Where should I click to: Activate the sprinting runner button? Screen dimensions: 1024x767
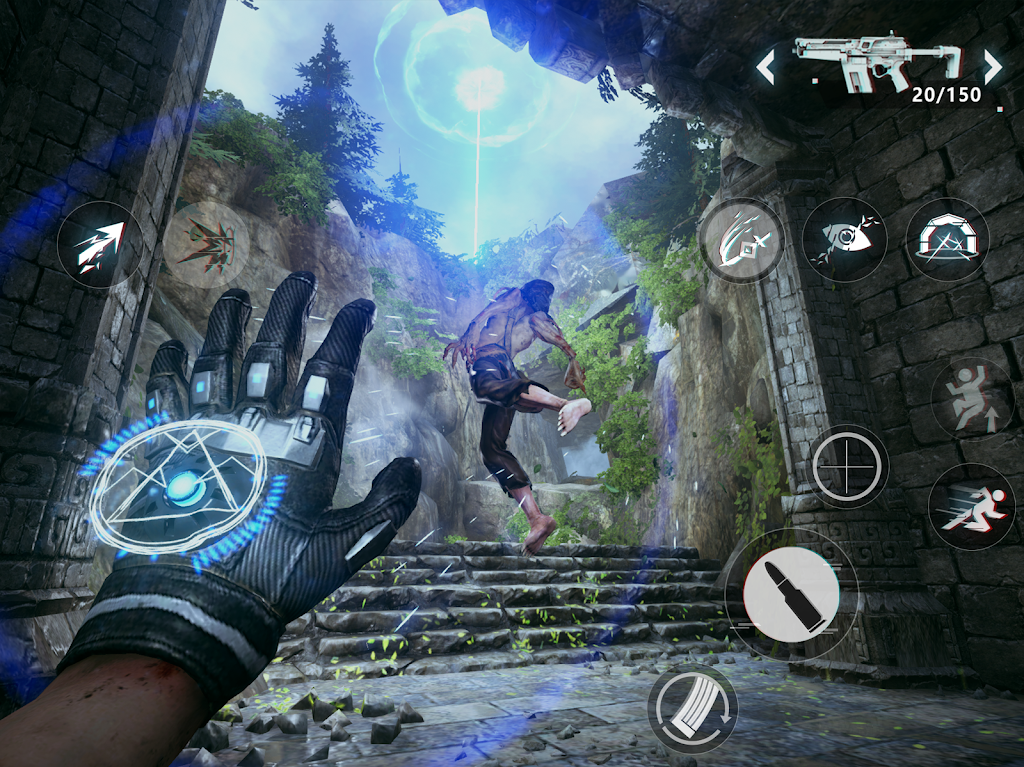tap(971, 506)
